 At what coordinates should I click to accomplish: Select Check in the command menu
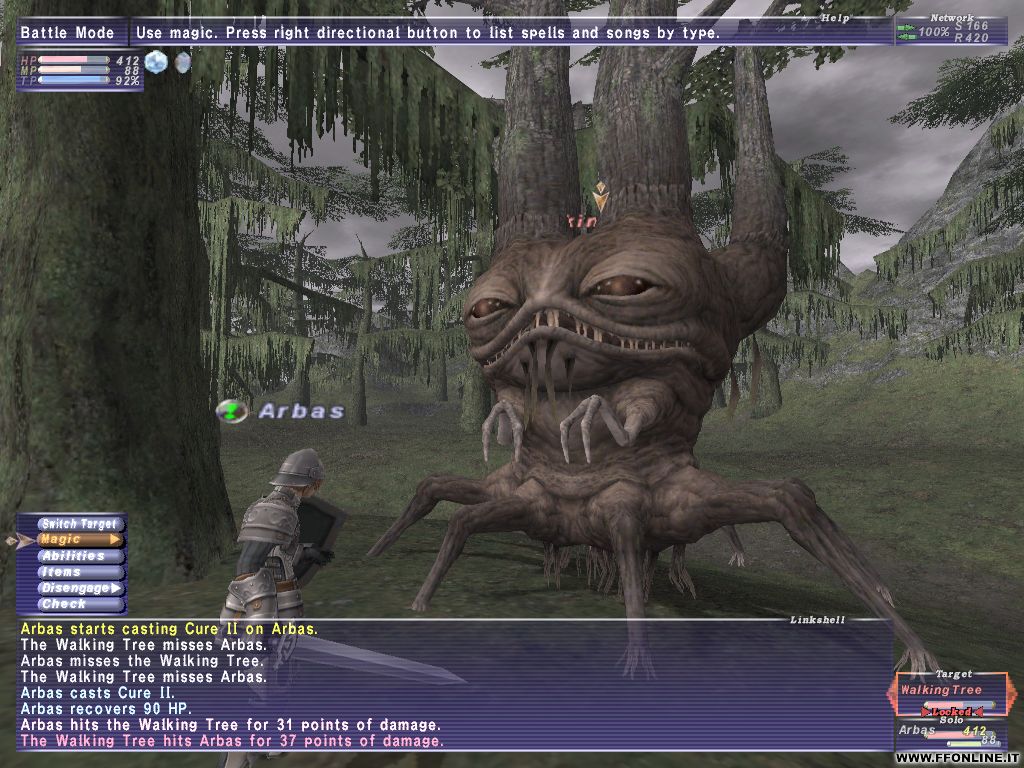click(x=76, y=604)
